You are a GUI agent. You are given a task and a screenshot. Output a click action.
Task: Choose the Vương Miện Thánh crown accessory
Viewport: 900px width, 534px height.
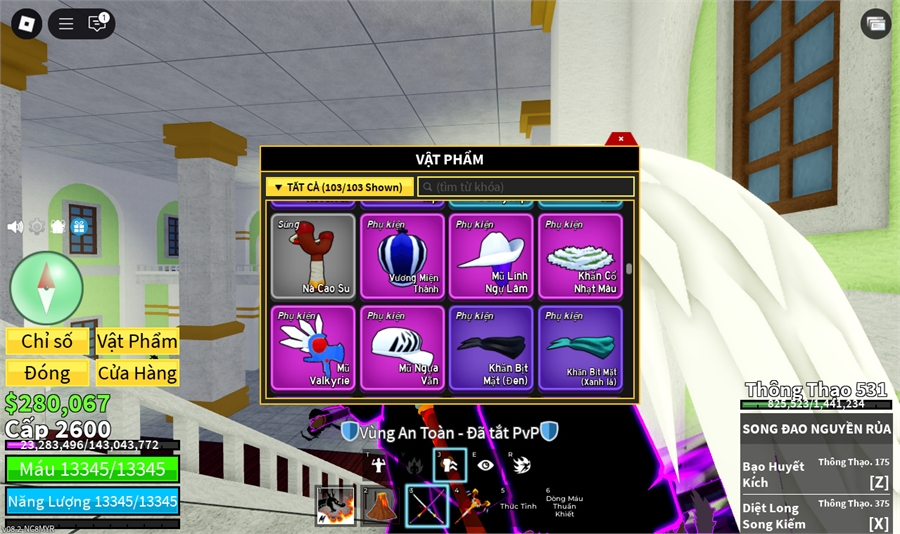401,256
